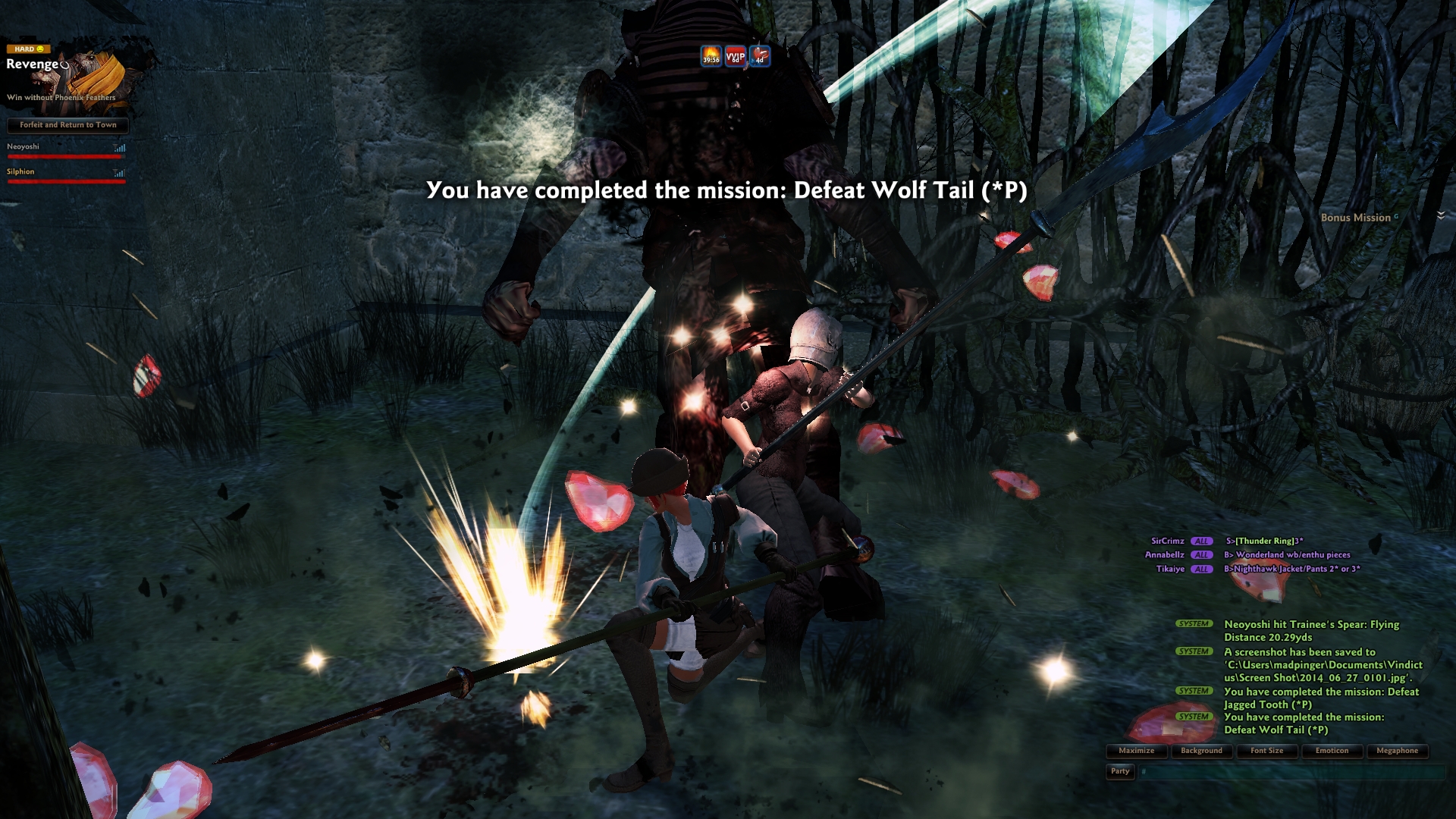Click Forfeit and Return to Town
Screen dimensions: 1456x819
[x=67, y=125]
